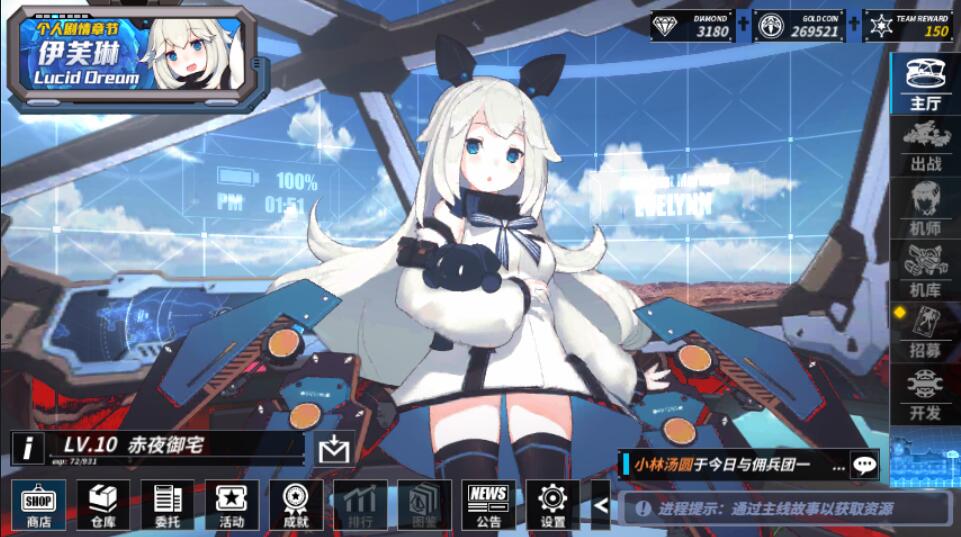Screen dimensions: 961x537
Task: Switch to the 机库 hangar tab
Action: [925, 270]
